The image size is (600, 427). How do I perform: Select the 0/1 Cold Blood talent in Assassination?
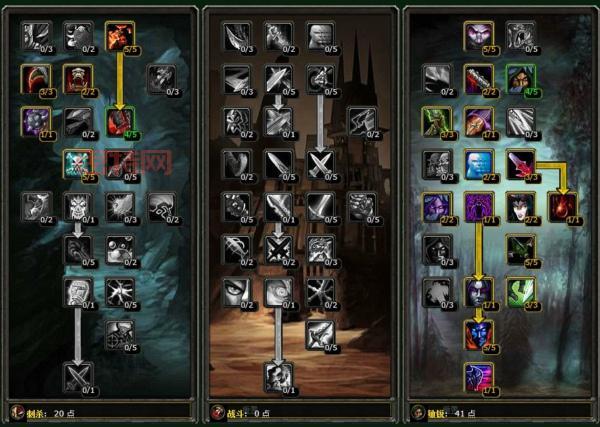pyautogui.click(x=77, y=206)
